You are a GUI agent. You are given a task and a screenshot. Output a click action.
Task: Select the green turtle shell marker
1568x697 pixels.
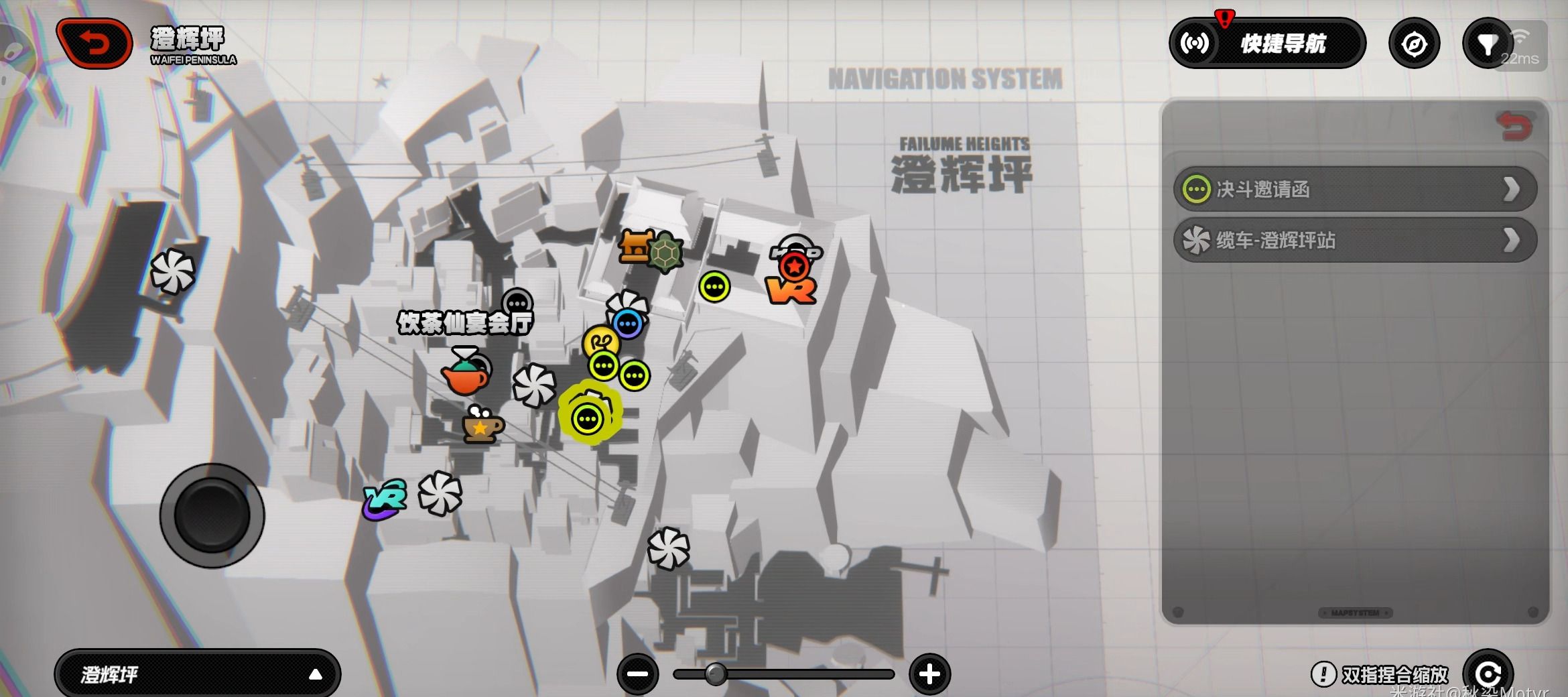(x=665, y=253)
